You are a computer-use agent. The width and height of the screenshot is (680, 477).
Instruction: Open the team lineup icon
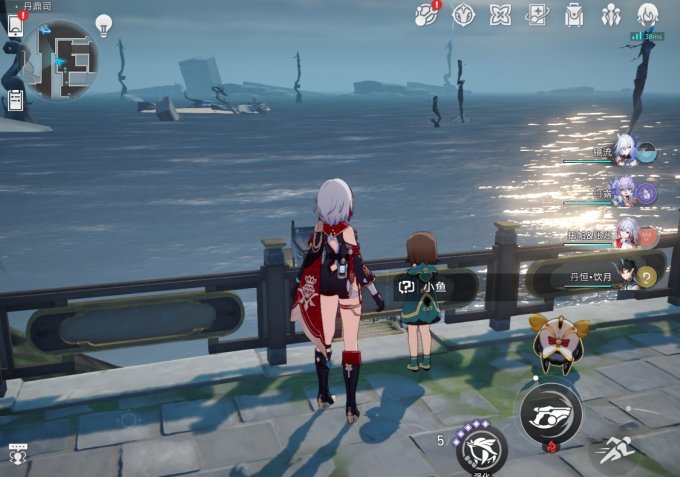[611, 15]
